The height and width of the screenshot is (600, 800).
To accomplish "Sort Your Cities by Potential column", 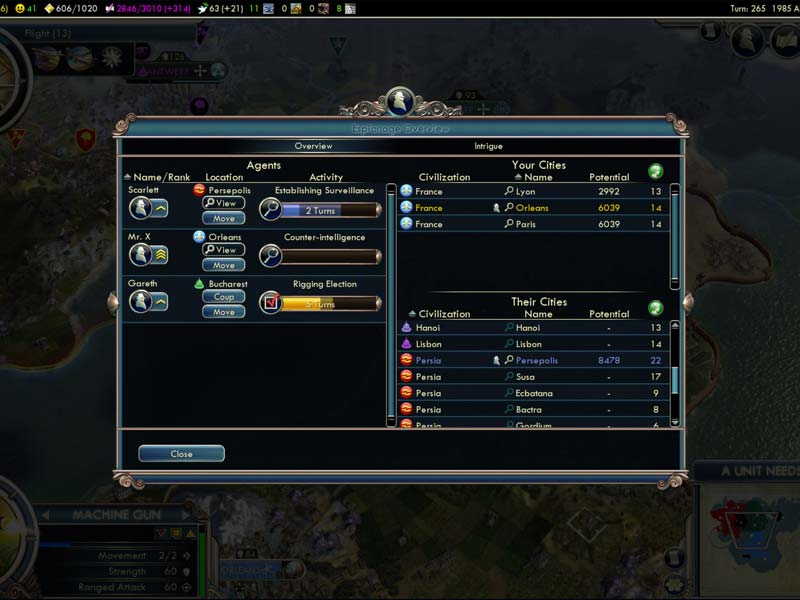I will (x=609, y=177).
